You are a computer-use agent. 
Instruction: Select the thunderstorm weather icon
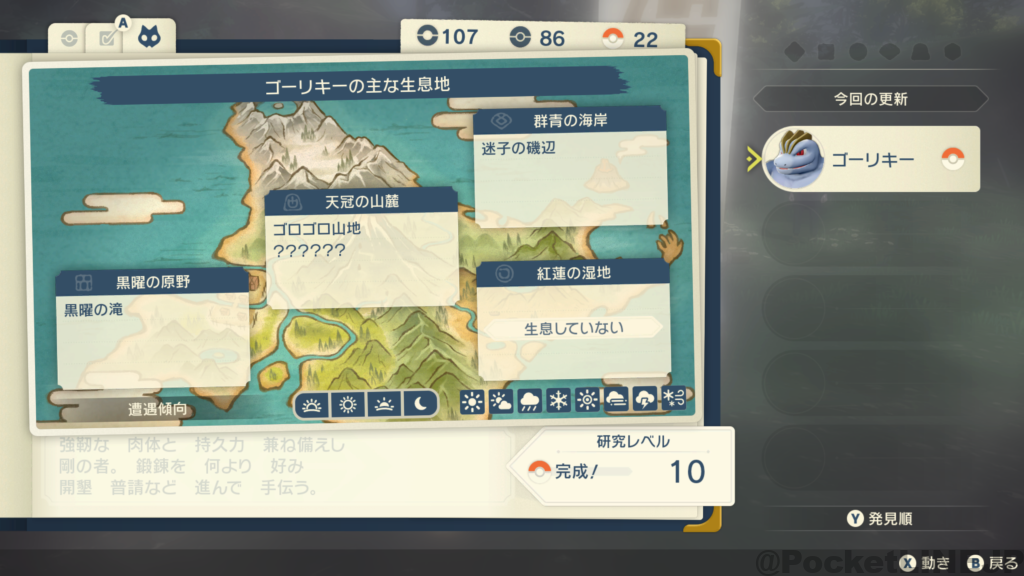click(x=645, y=402)
